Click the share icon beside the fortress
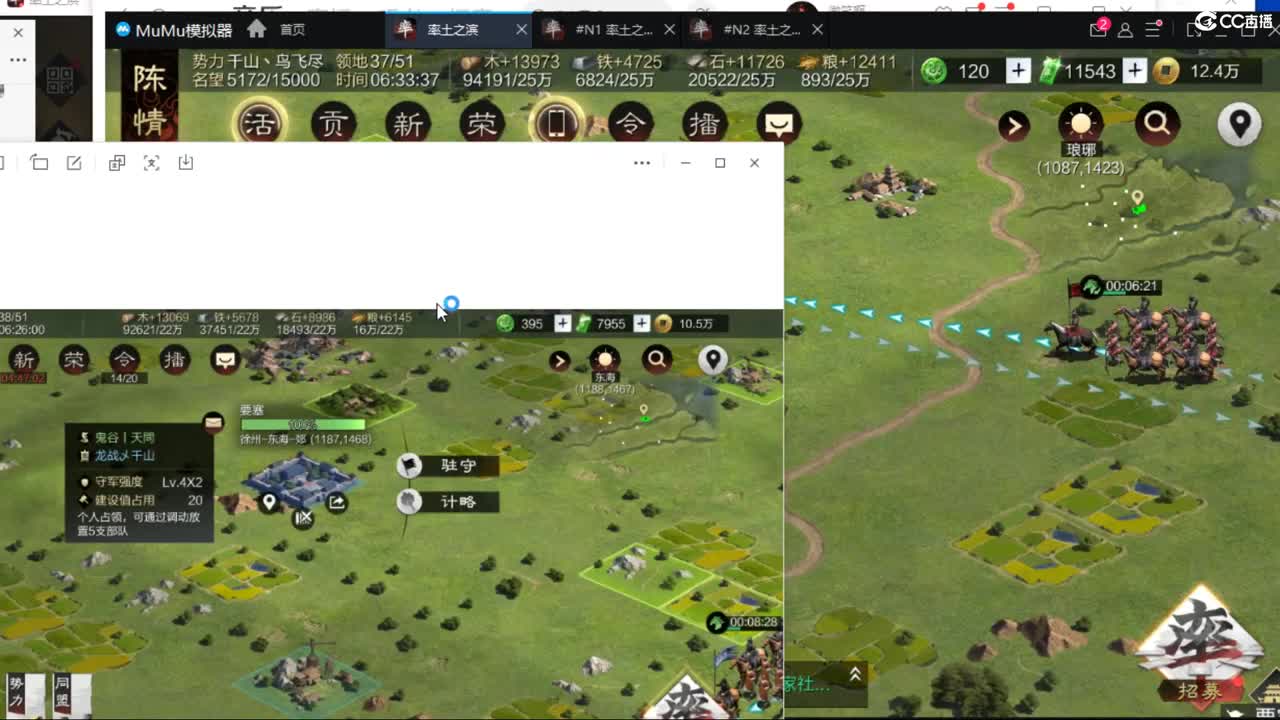Viewport: 1280px width, 720px height. (336, 502)
